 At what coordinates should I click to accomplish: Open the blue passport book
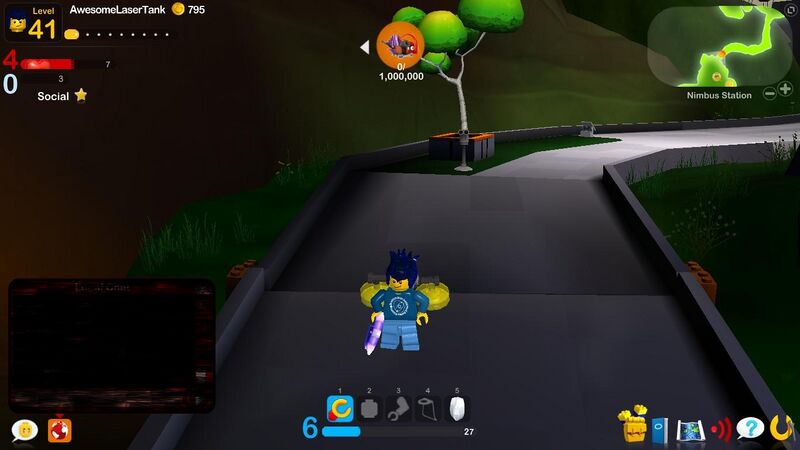pyautogui.click(x=660, y=429)
